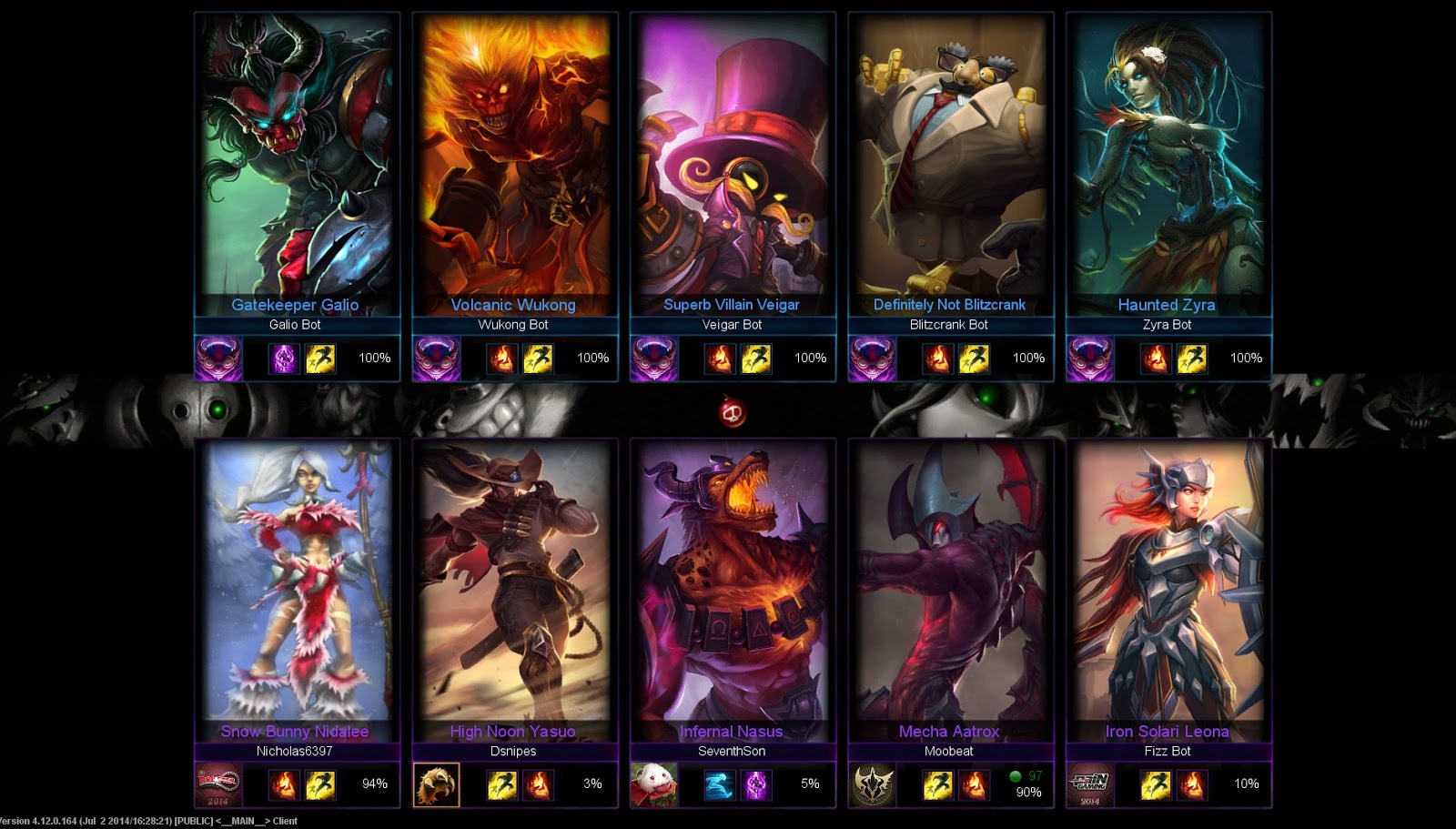
Task: Select Fizz Bot's 2014 team summoner icon
Action: pyautogui.click(x=1089, y=784)
